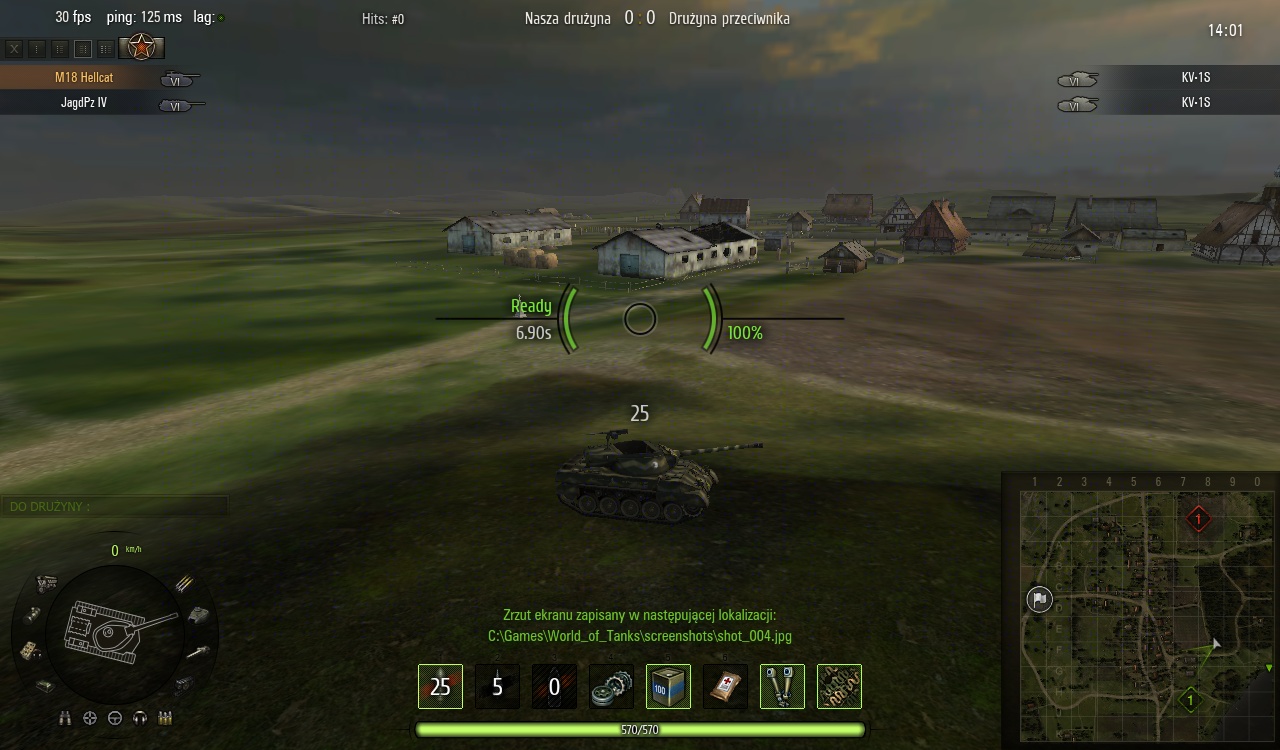Screen dimensions: 1280x750
Task: Select M18 Hellcat in the team list
Action: click(x=84, y=77)
